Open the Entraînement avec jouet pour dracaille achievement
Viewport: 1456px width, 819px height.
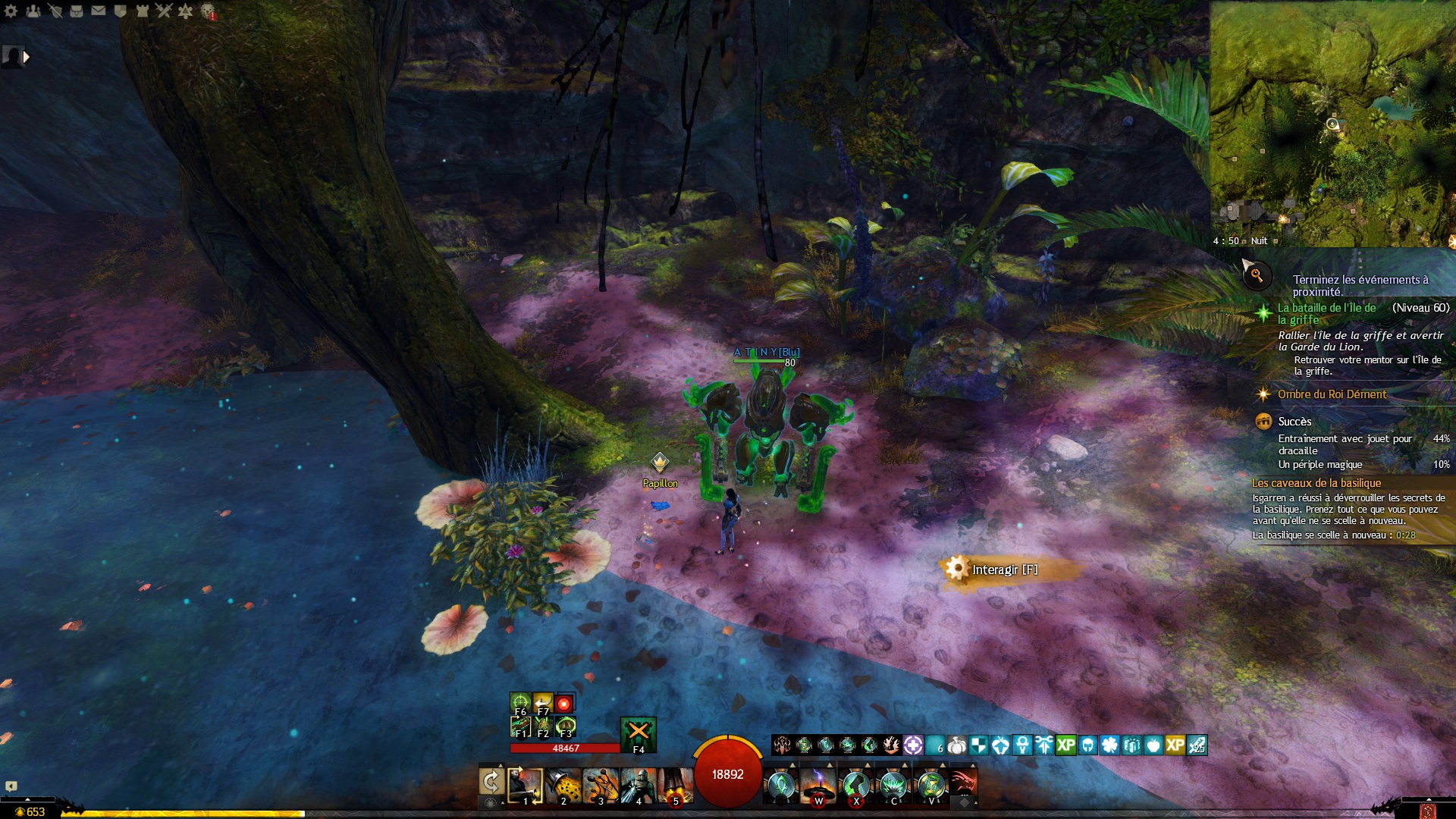pyautogui.click(x=1345, y=444)
